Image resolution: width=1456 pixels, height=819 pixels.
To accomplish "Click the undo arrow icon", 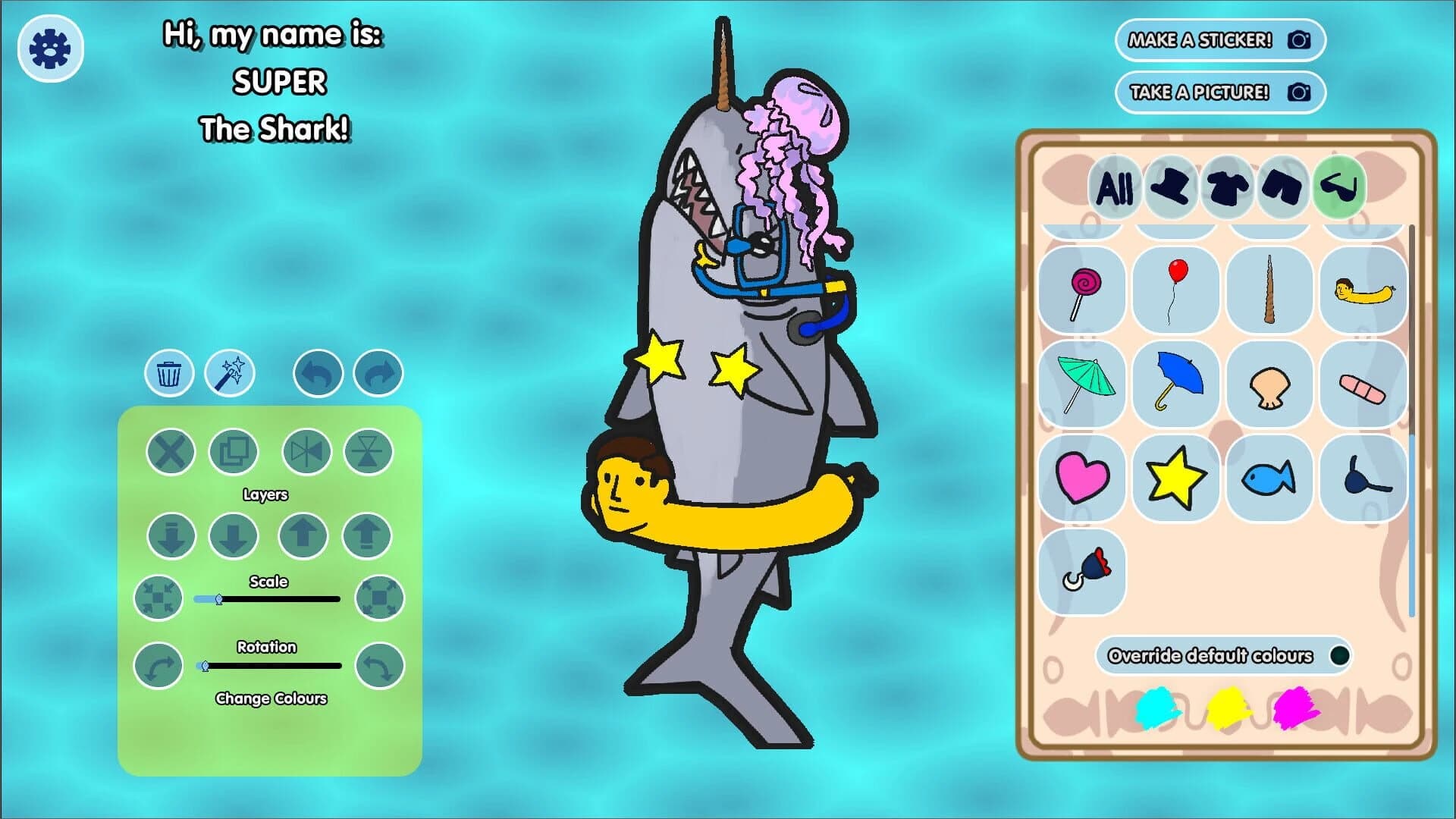I will (x=317, y=372).
